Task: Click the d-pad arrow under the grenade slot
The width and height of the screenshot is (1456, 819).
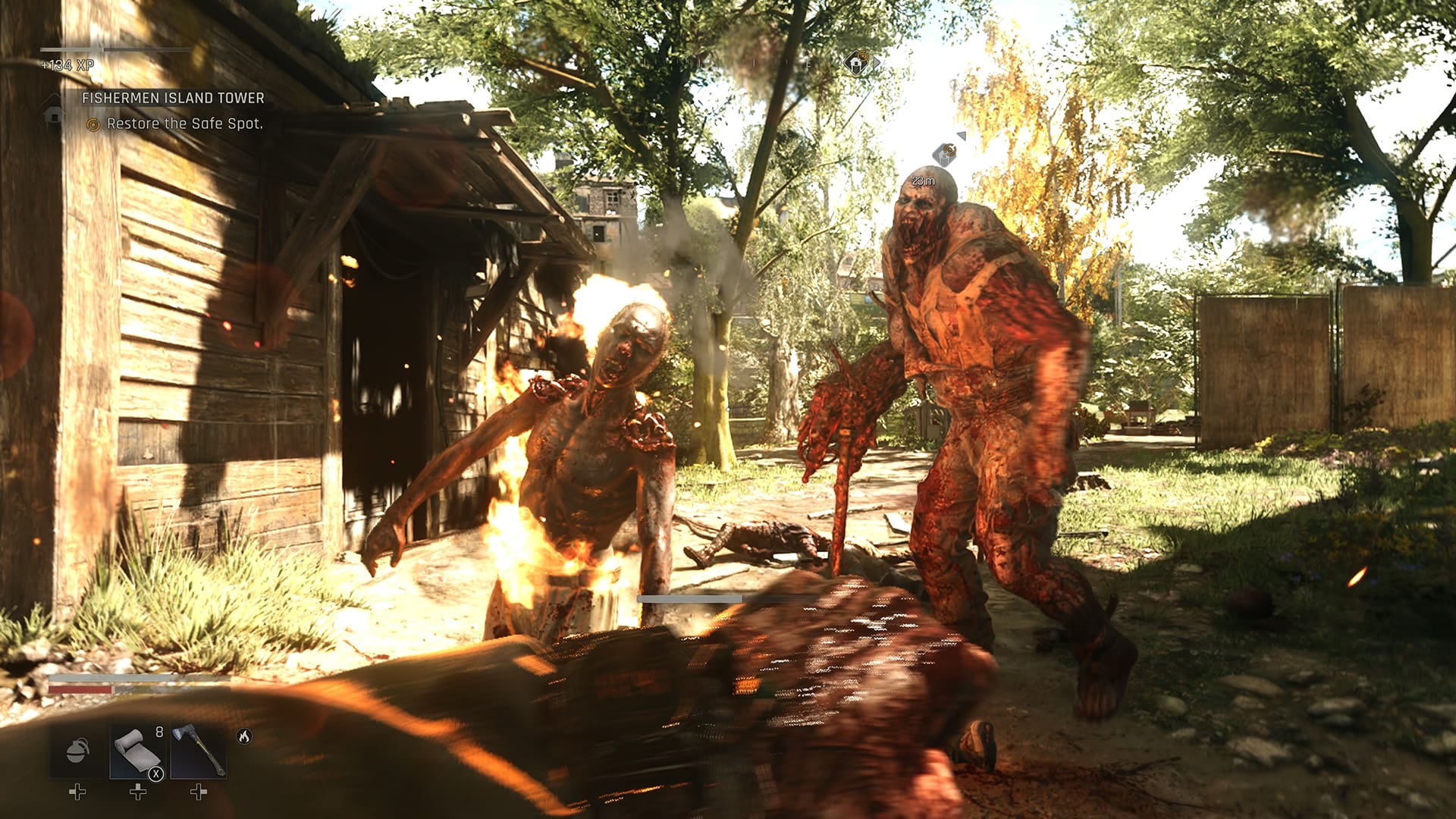Action: pos(77,792)
